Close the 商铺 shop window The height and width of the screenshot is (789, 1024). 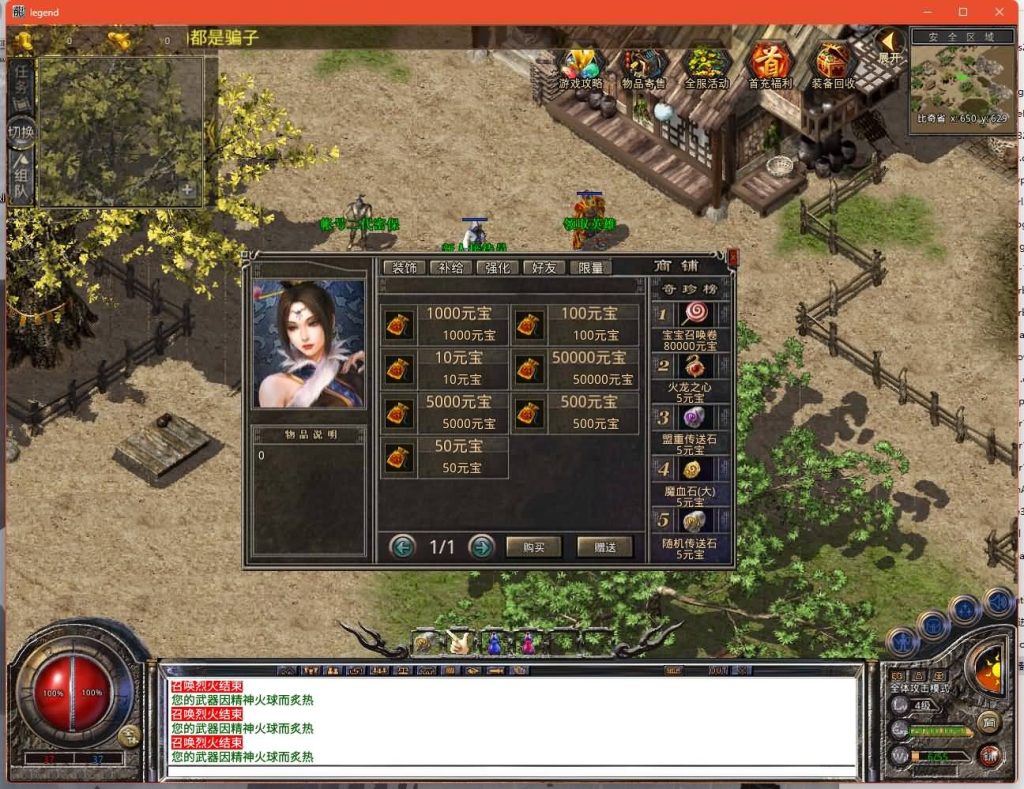(x=732, y=258)
